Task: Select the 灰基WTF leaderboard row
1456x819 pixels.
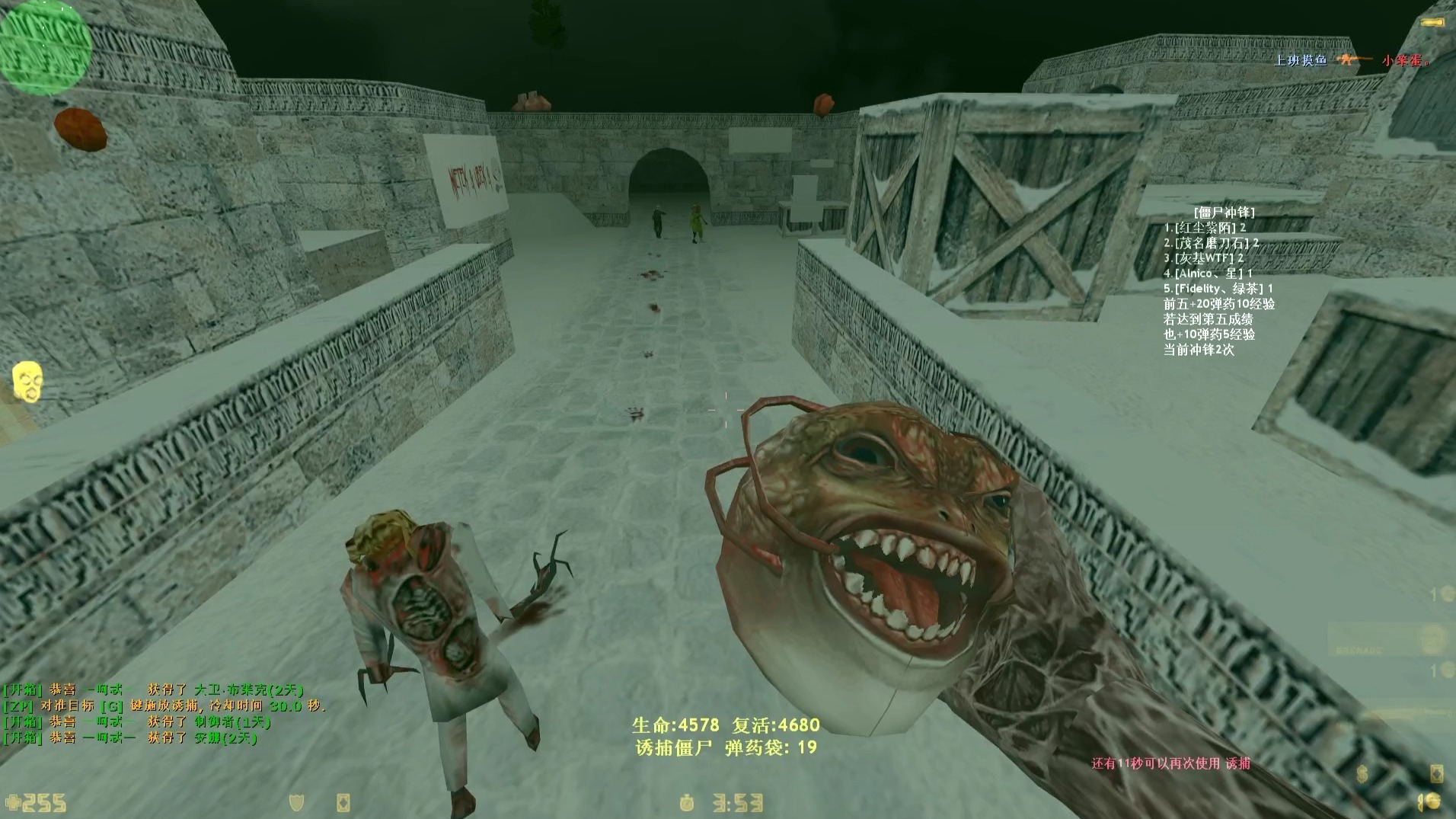Action: tap(1203, 258)
